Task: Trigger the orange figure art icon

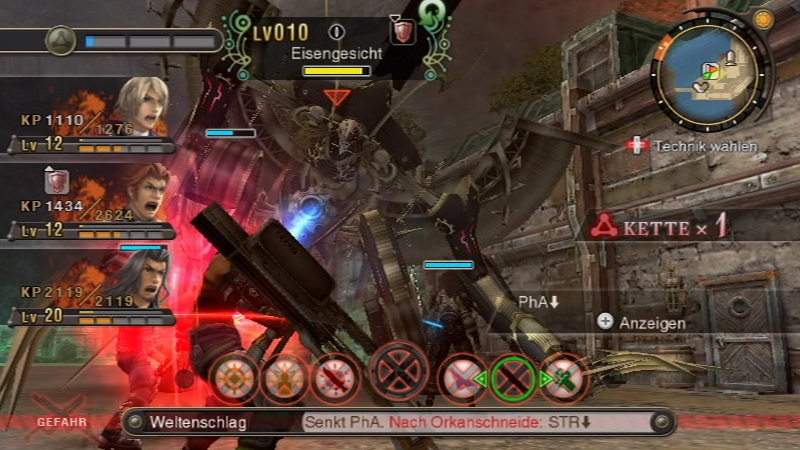Action: (284, 379)
